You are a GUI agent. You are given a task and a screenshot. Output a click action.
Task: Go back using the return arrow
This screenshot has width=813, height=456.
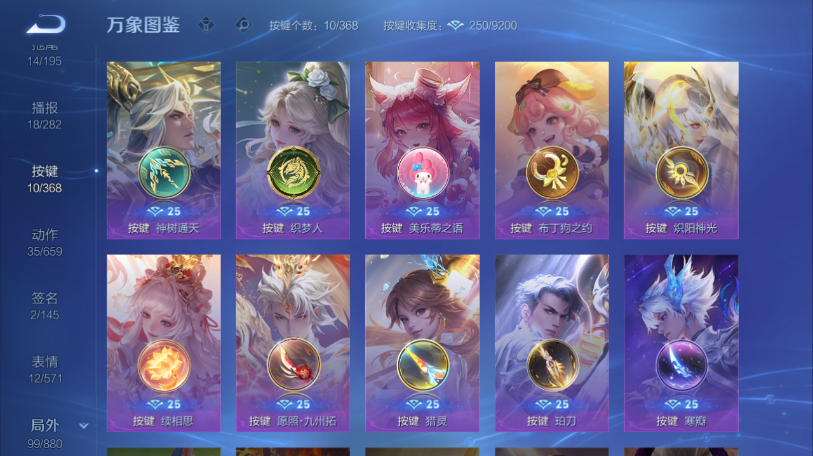45,24
